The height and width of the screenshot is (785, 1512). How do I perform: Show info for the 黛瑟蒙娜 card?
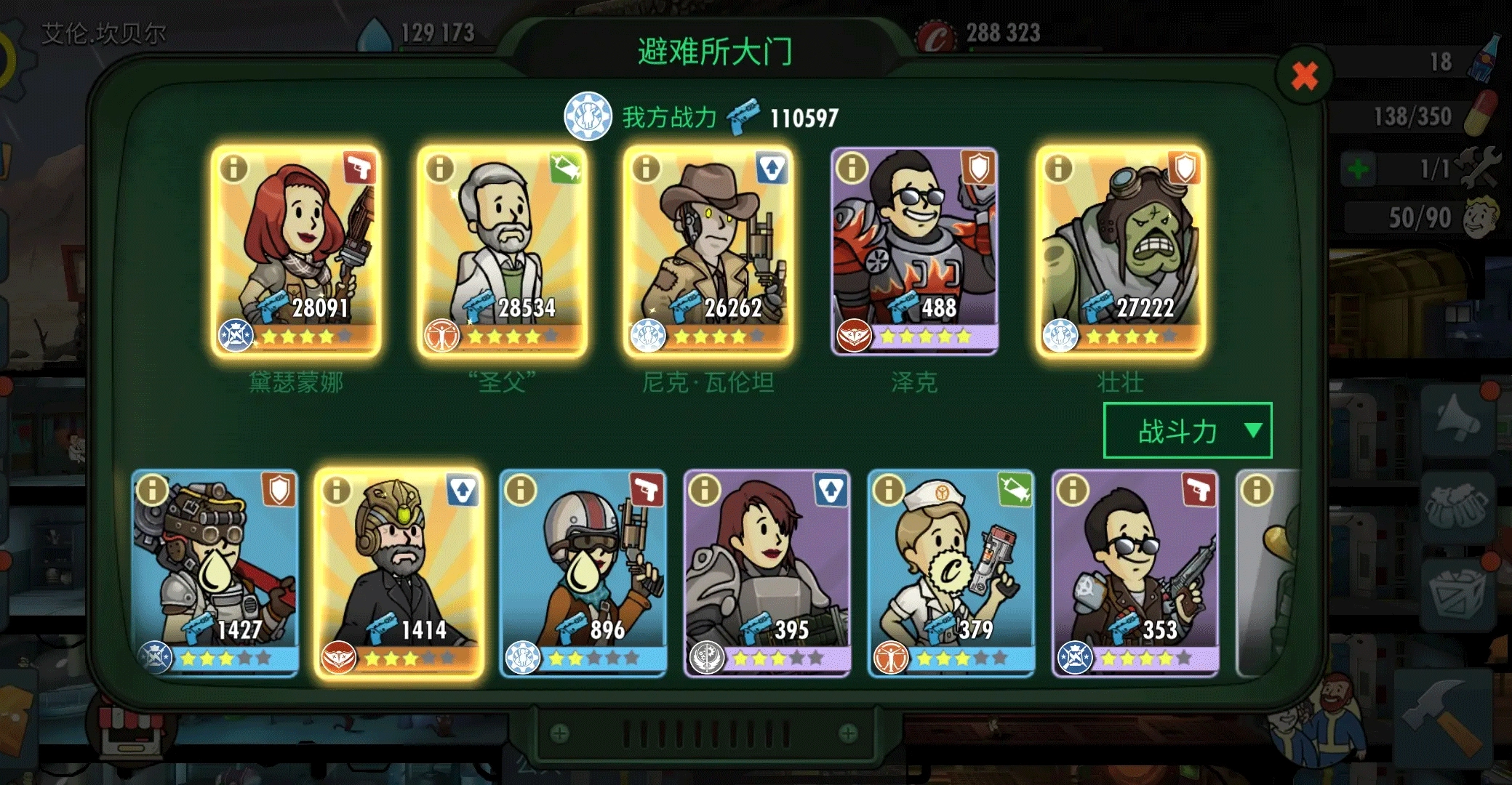[x=234, y=169]
